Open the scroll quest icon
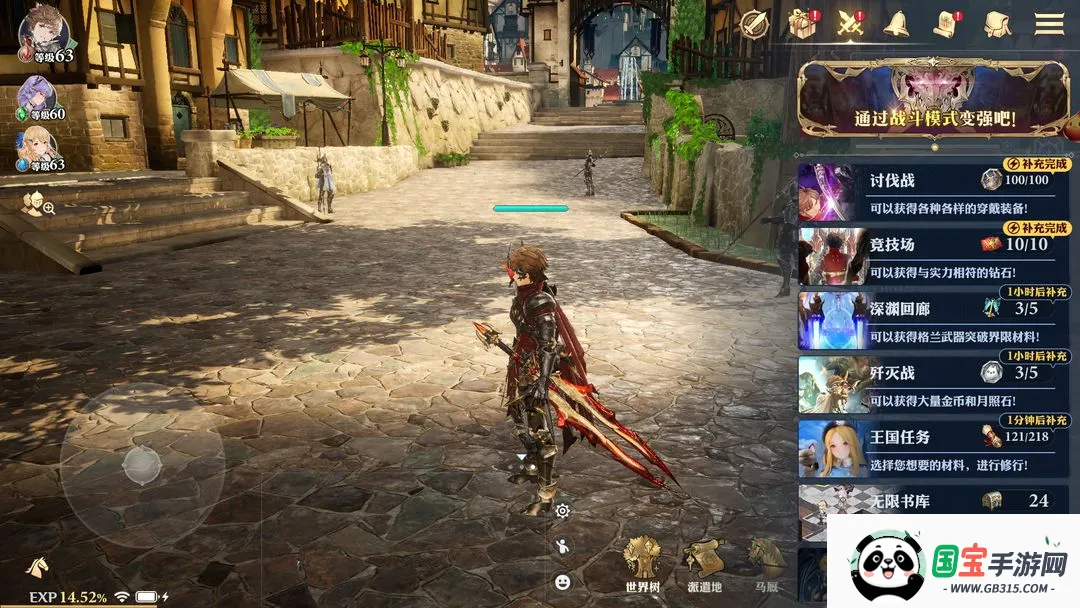This screenshot has height=608, width=1080. pos(945,23)
